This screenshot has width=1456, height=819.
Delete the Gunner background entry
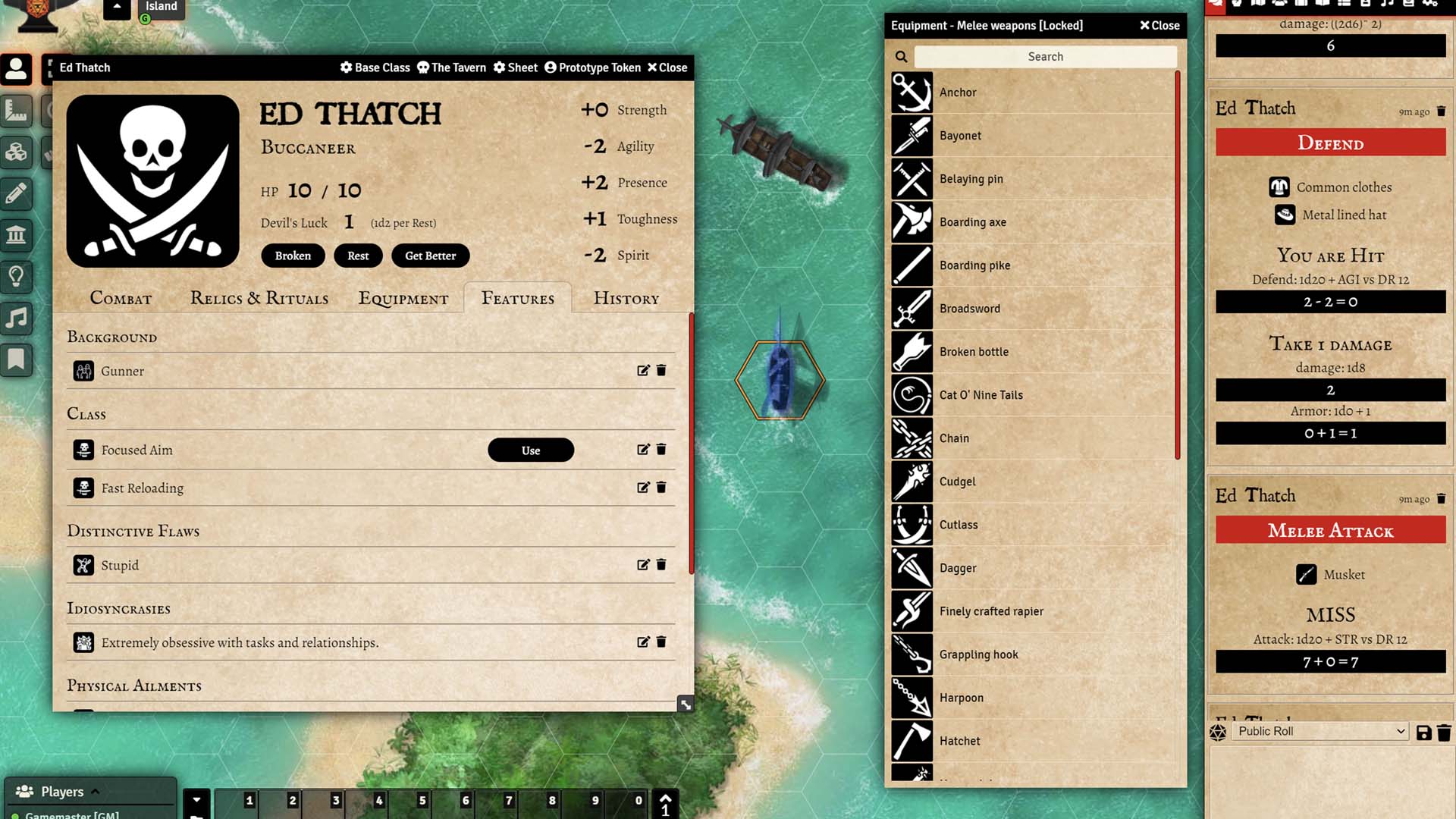click(661, 371)
